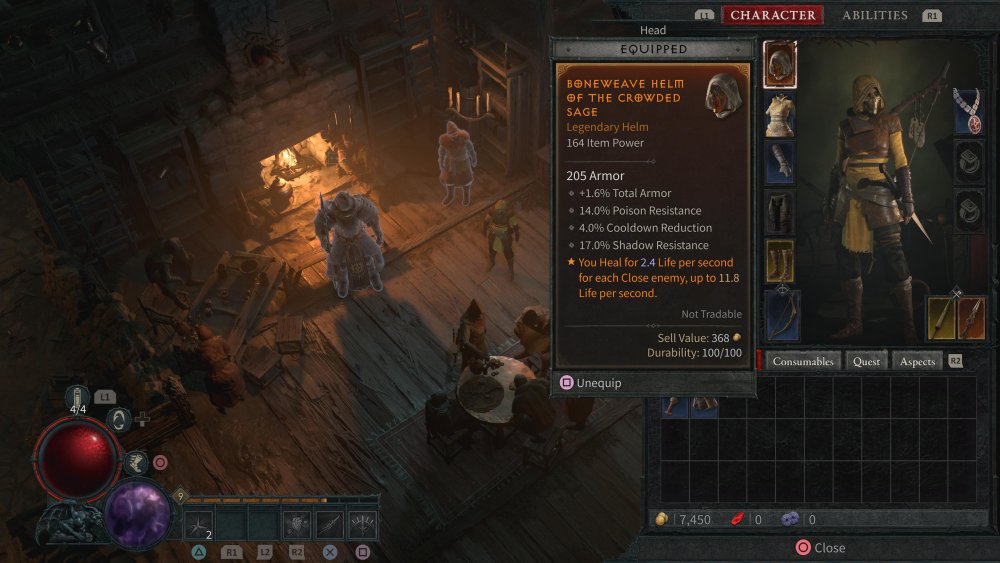Show the Quest items tab

pos(866,361)
